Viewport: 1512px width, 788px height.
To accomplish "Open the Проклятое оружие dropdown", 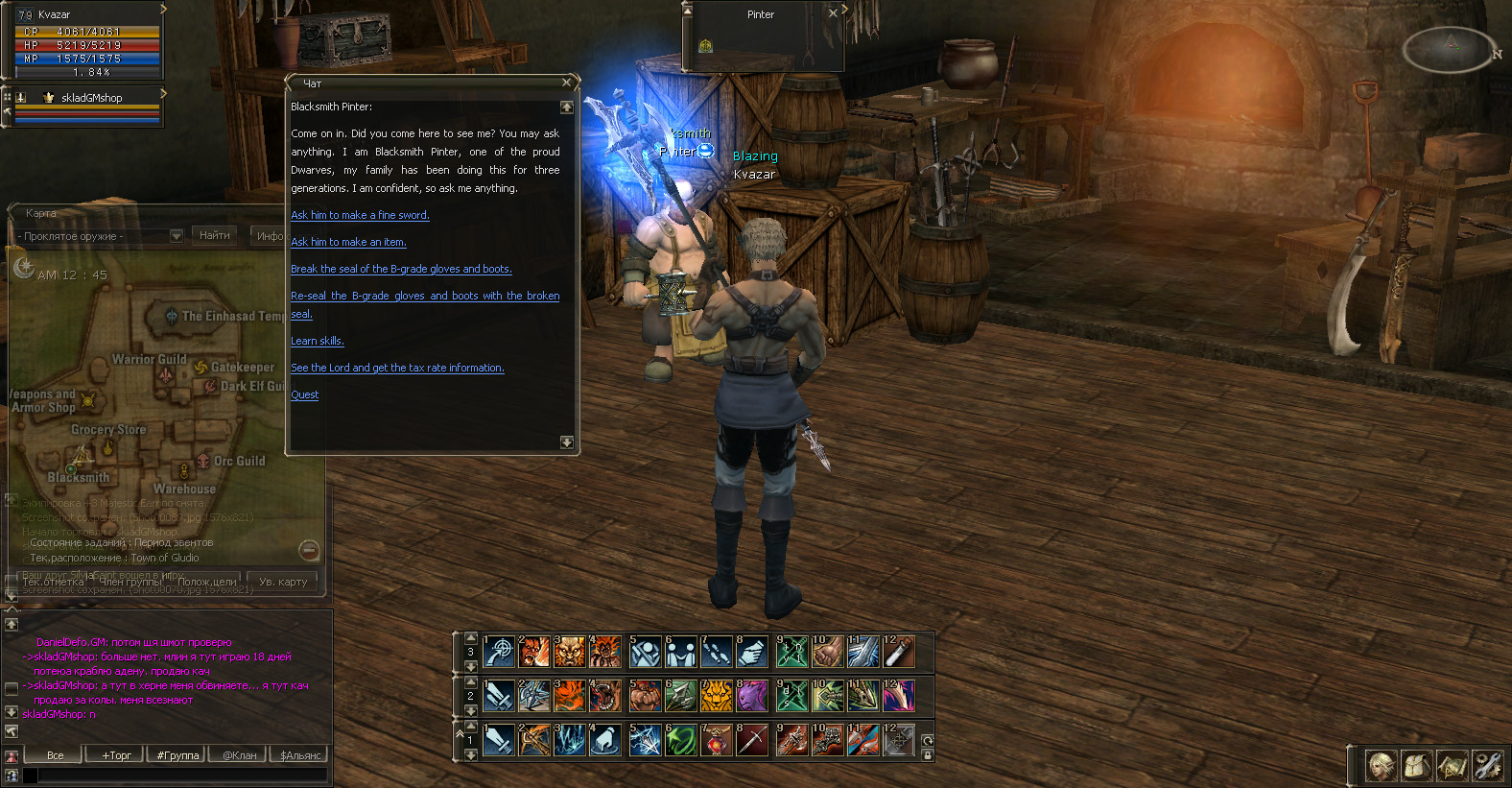I will tap(177, 236).
